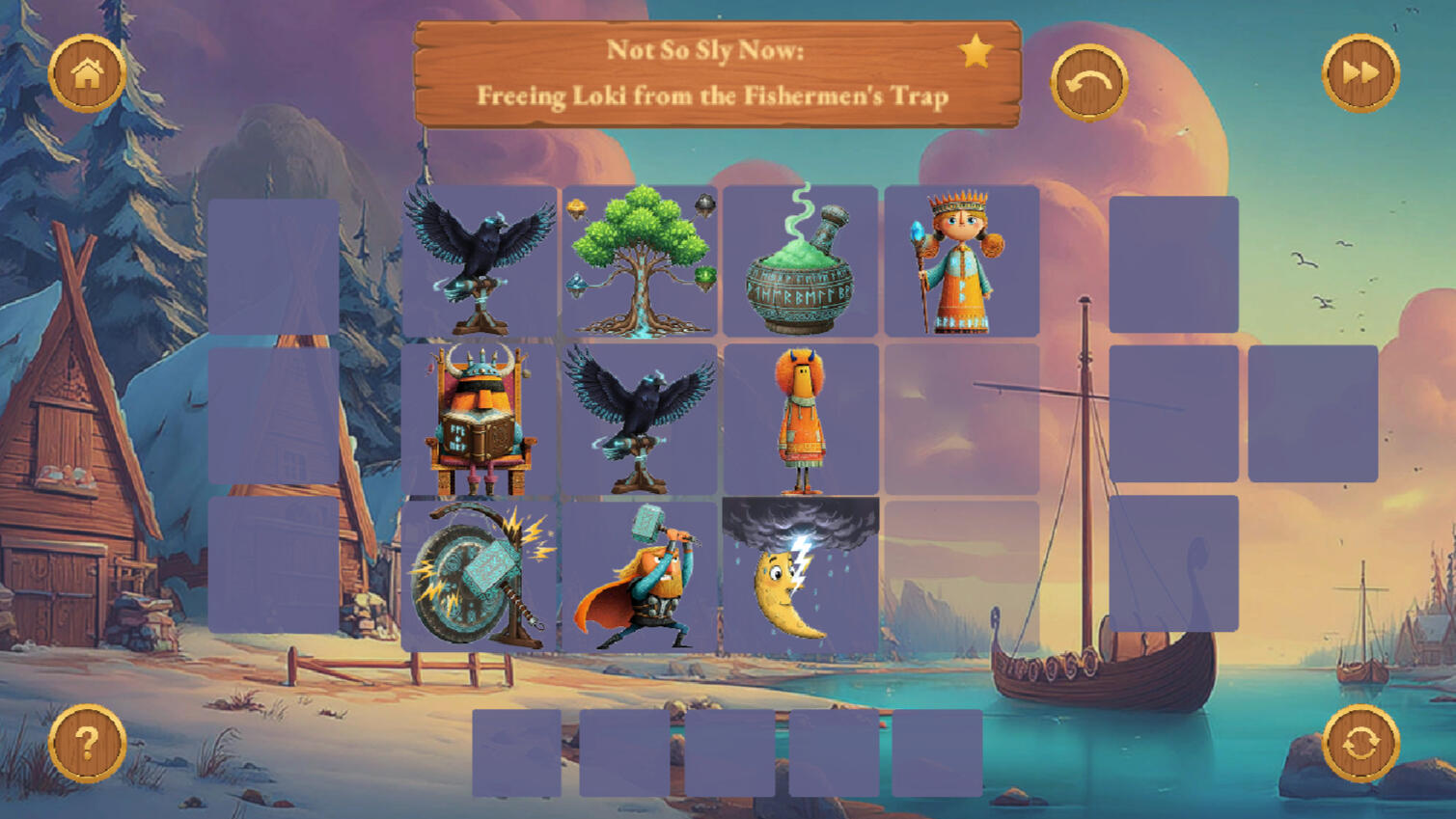1456x819 pixels.
Task: Pick the steaming green potion cauldron tile
Action: (x=800, y=260)
